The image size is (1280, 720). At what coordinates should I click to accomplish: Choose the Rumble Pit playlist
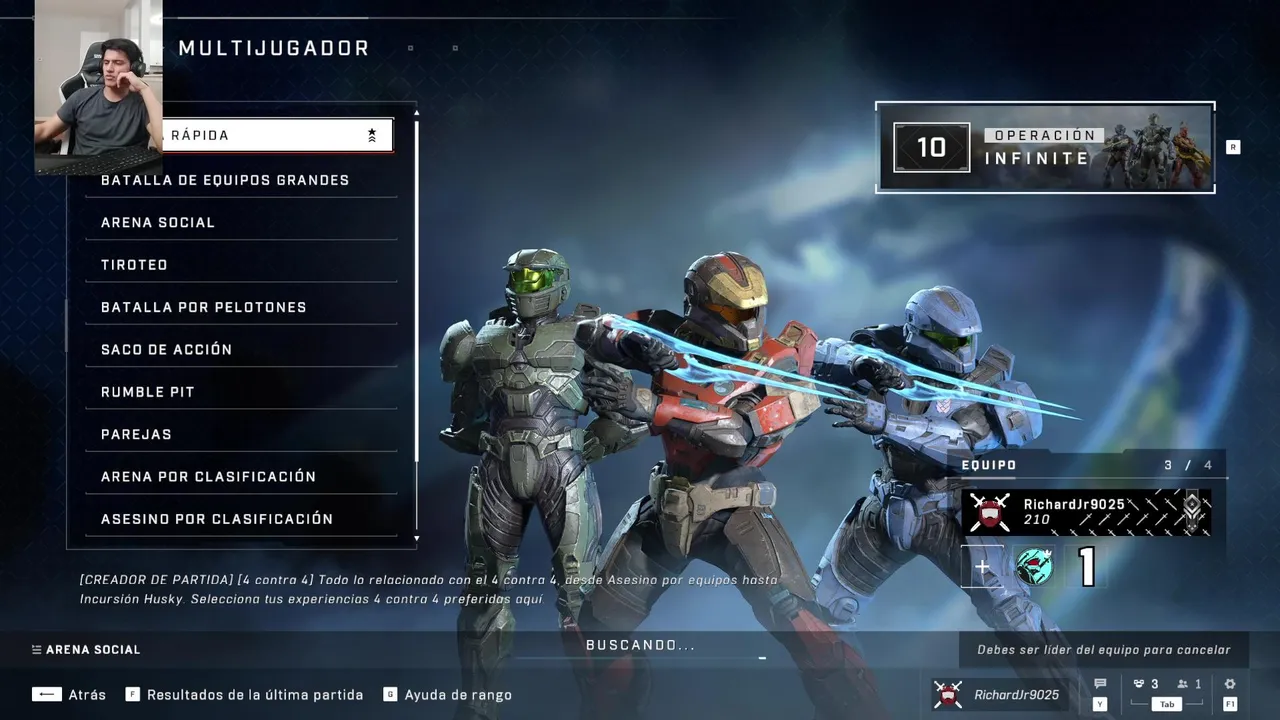pyautogui.click(x=240, y=392)
